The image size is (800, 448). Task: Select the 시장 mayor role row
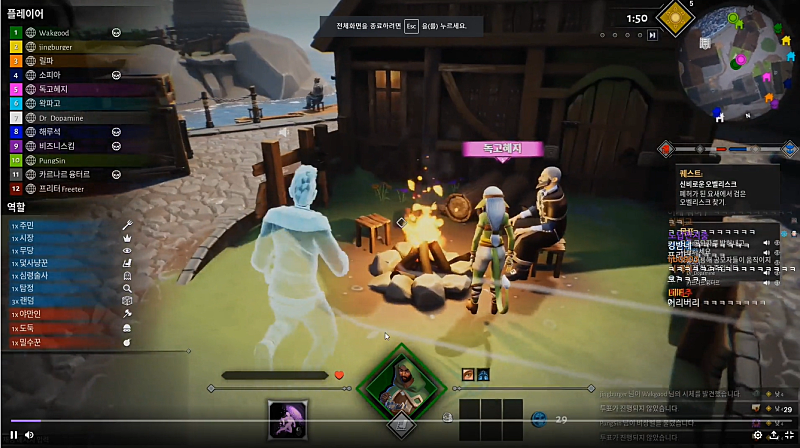pyautogui.click(x=60, y=238)
